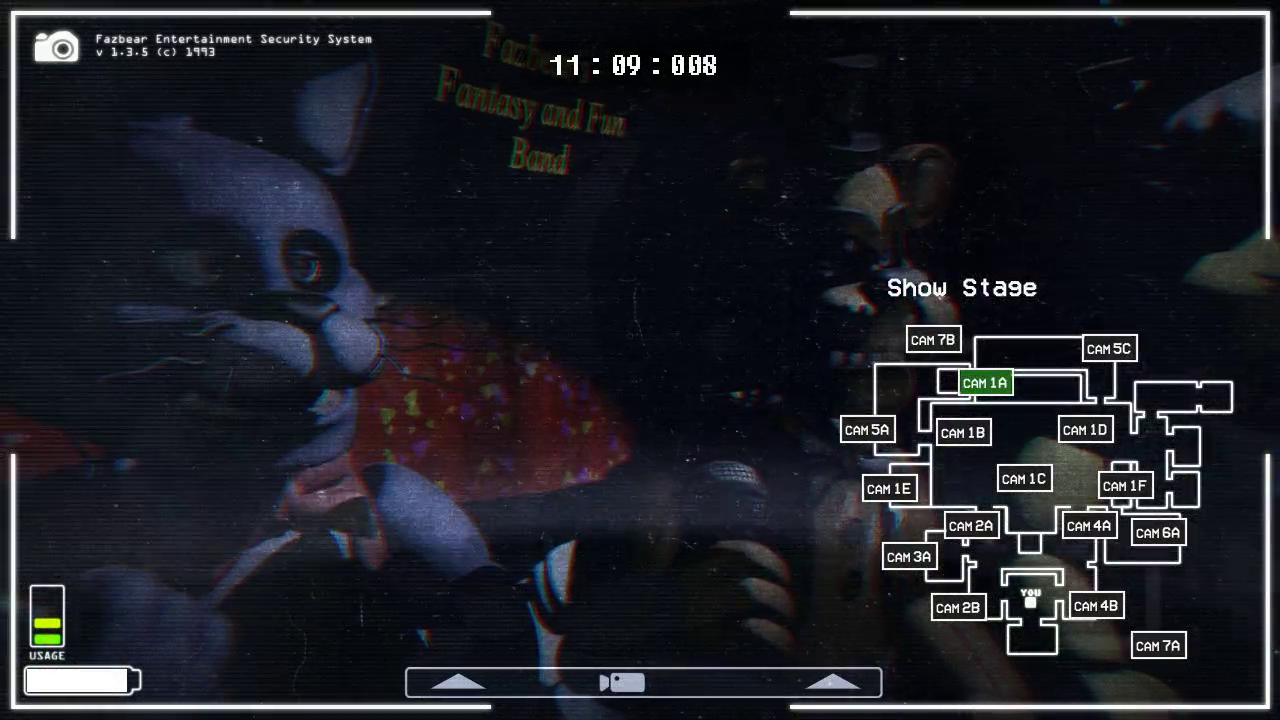The width and height of the screenshot is (1280, 720).
Task: Pan the camera using the left arrow
Action: pos(458,681)
